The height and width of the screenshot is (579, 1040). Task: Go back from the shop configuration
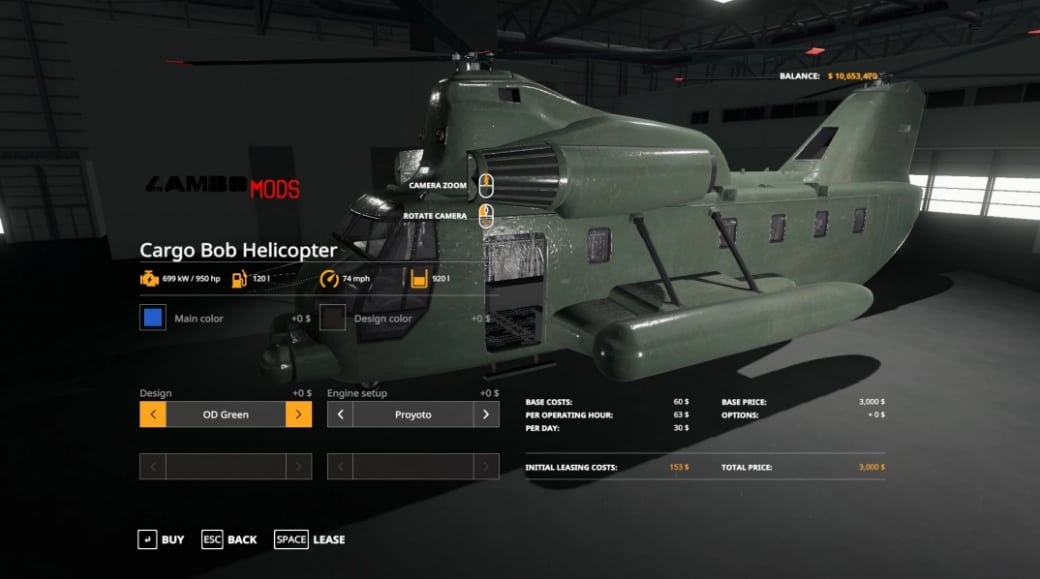pyautogui.click(x=229, y=539)
